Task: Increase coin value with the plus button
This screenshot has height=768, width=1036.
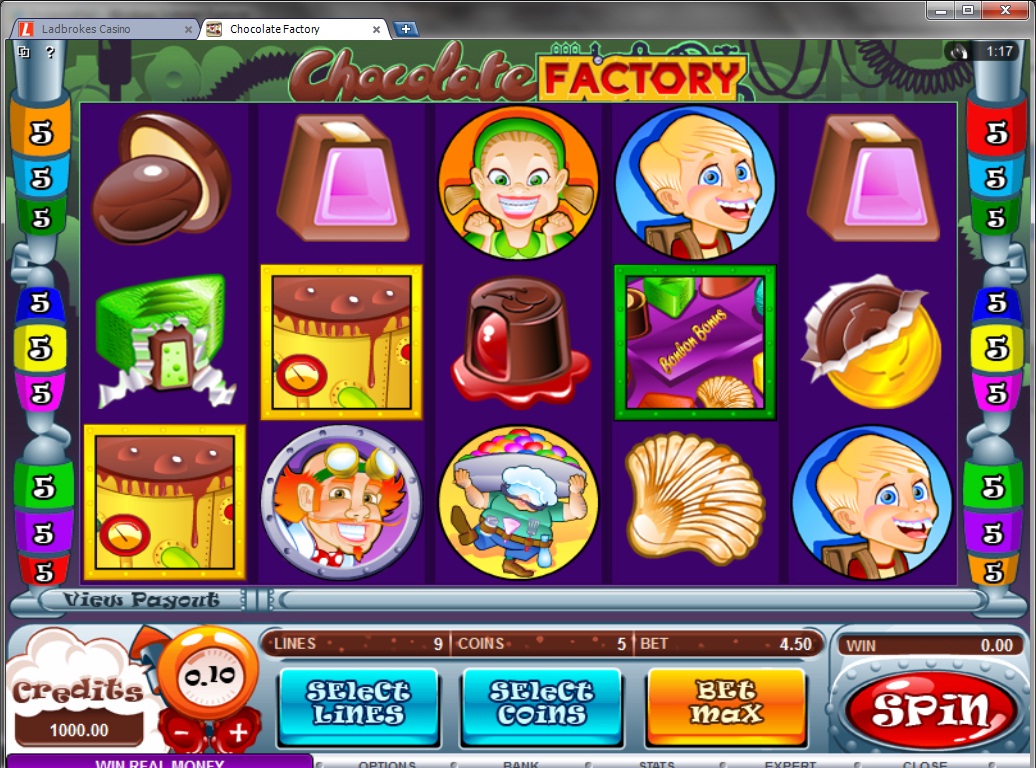Action: tap(237, 732)
